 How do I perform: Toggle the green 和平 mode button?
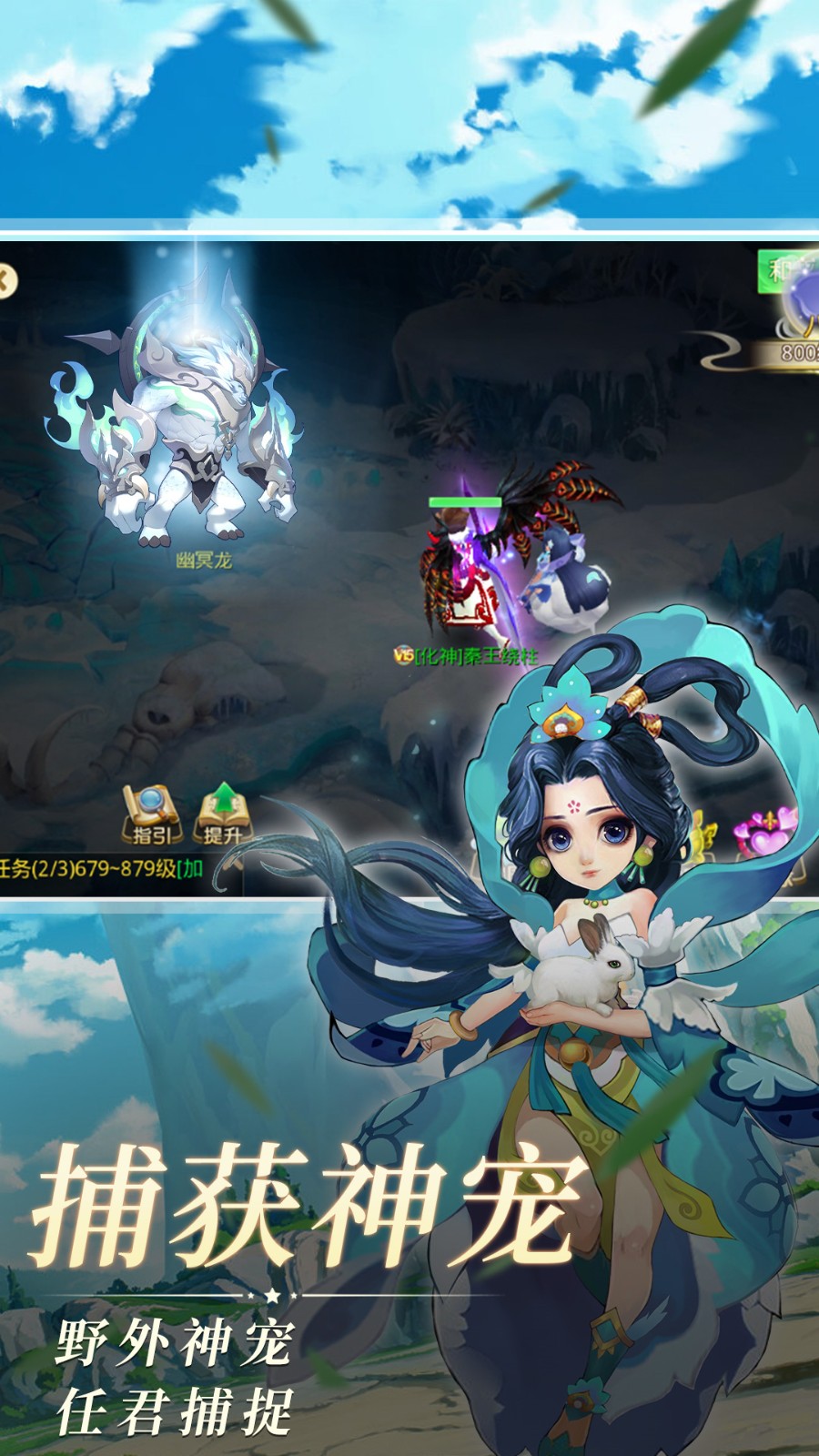[788, 269]
